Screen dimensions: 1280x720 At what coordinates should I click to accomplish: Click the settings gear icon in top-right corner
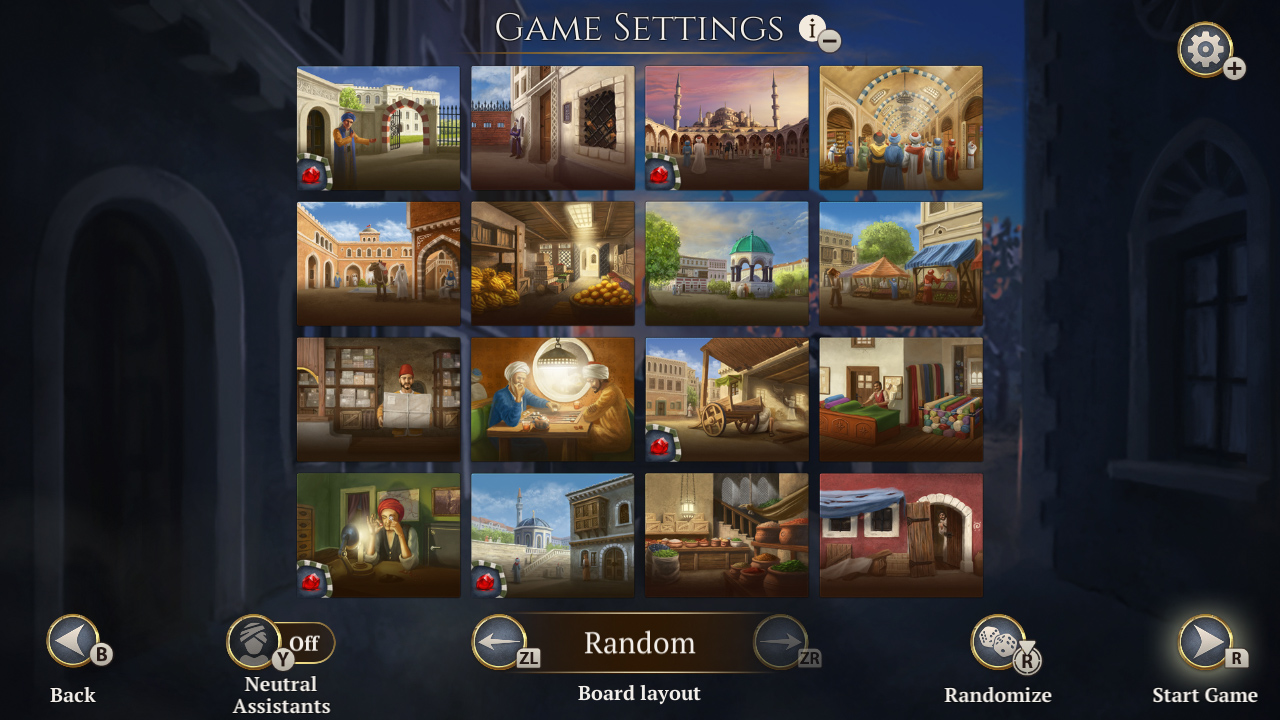pos(1204,49)
